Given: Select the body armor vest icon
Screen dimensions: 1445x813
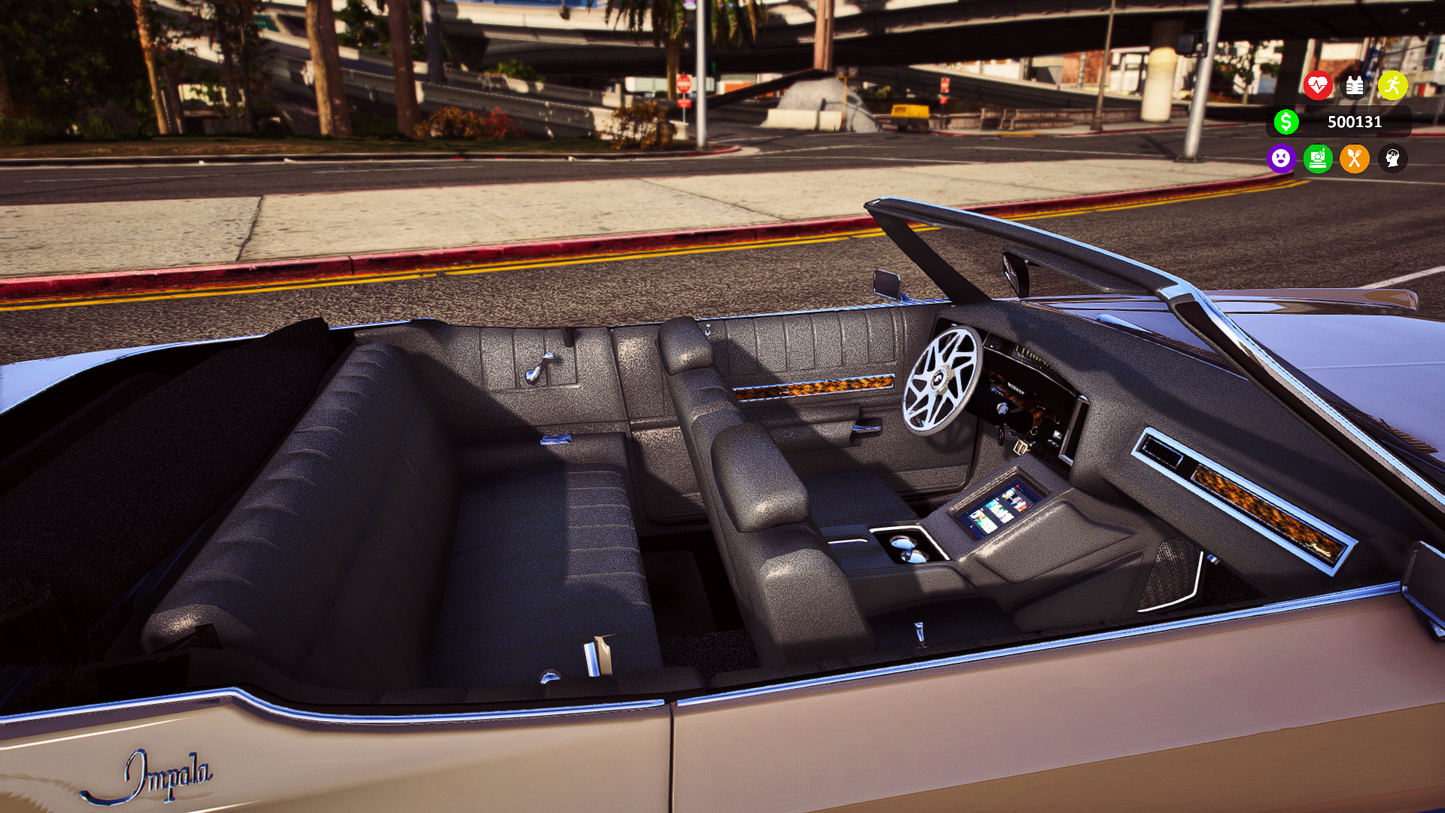Looking at the screenshot, I should coord(1355,86).
